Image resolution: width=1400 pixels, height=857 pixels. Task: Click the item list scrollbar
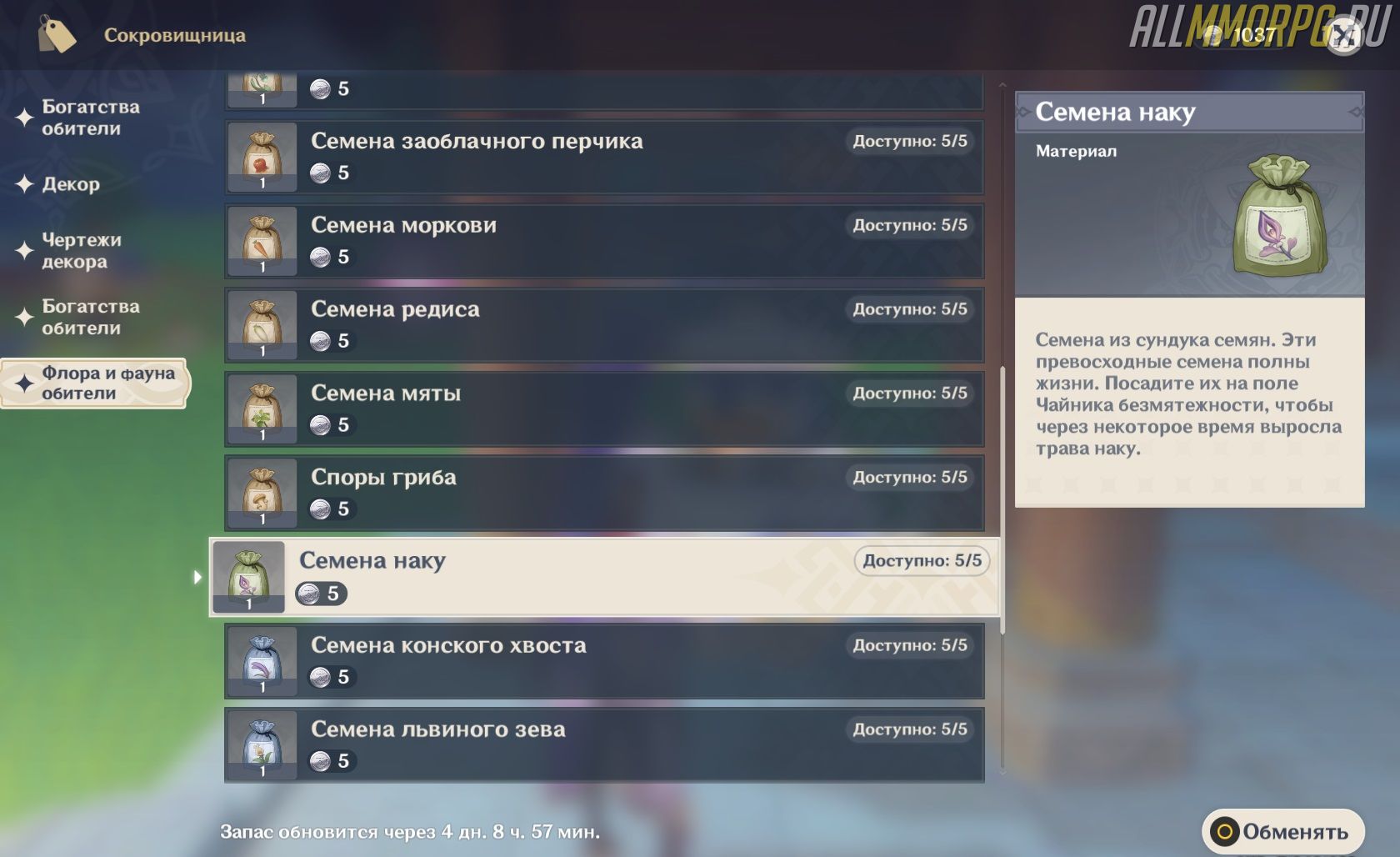[1002, 500]
